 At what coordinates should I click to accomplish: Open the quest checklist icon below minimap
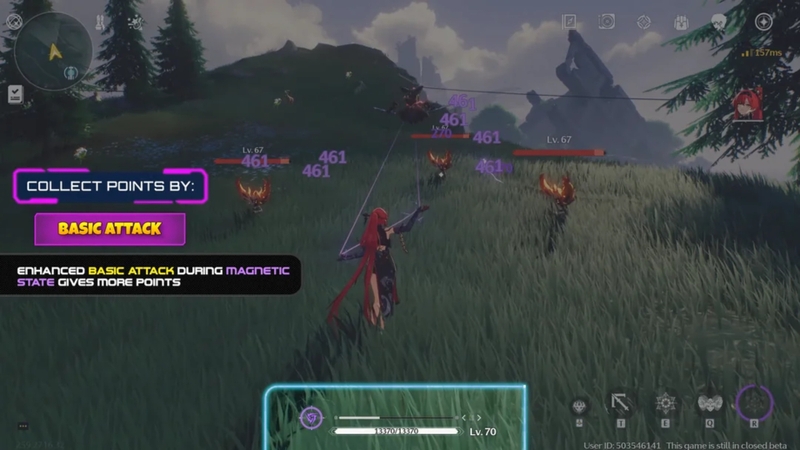[x=15, y=94]
